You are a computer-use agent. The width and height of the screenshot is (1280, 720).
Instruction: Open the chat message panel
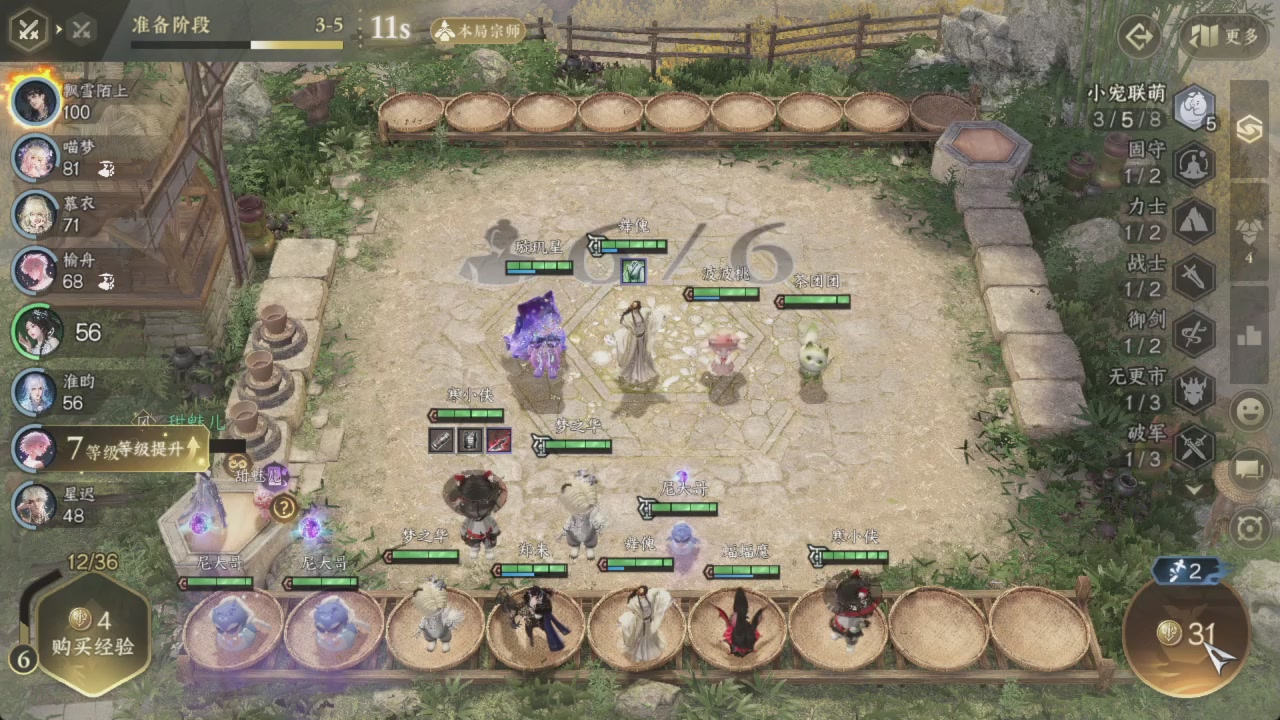(1250, 467)
